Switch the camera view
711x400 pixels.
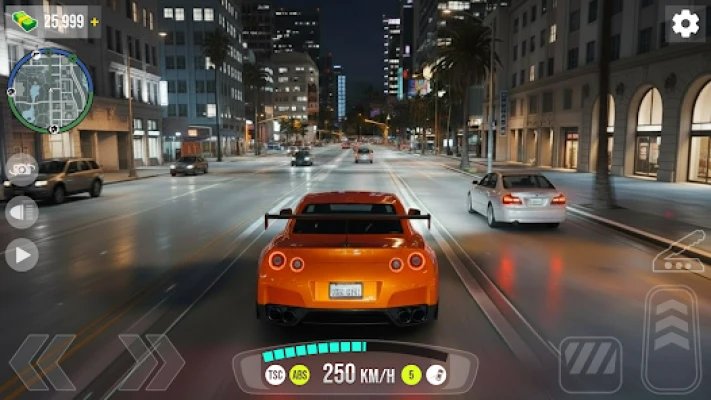pos(21,169)
